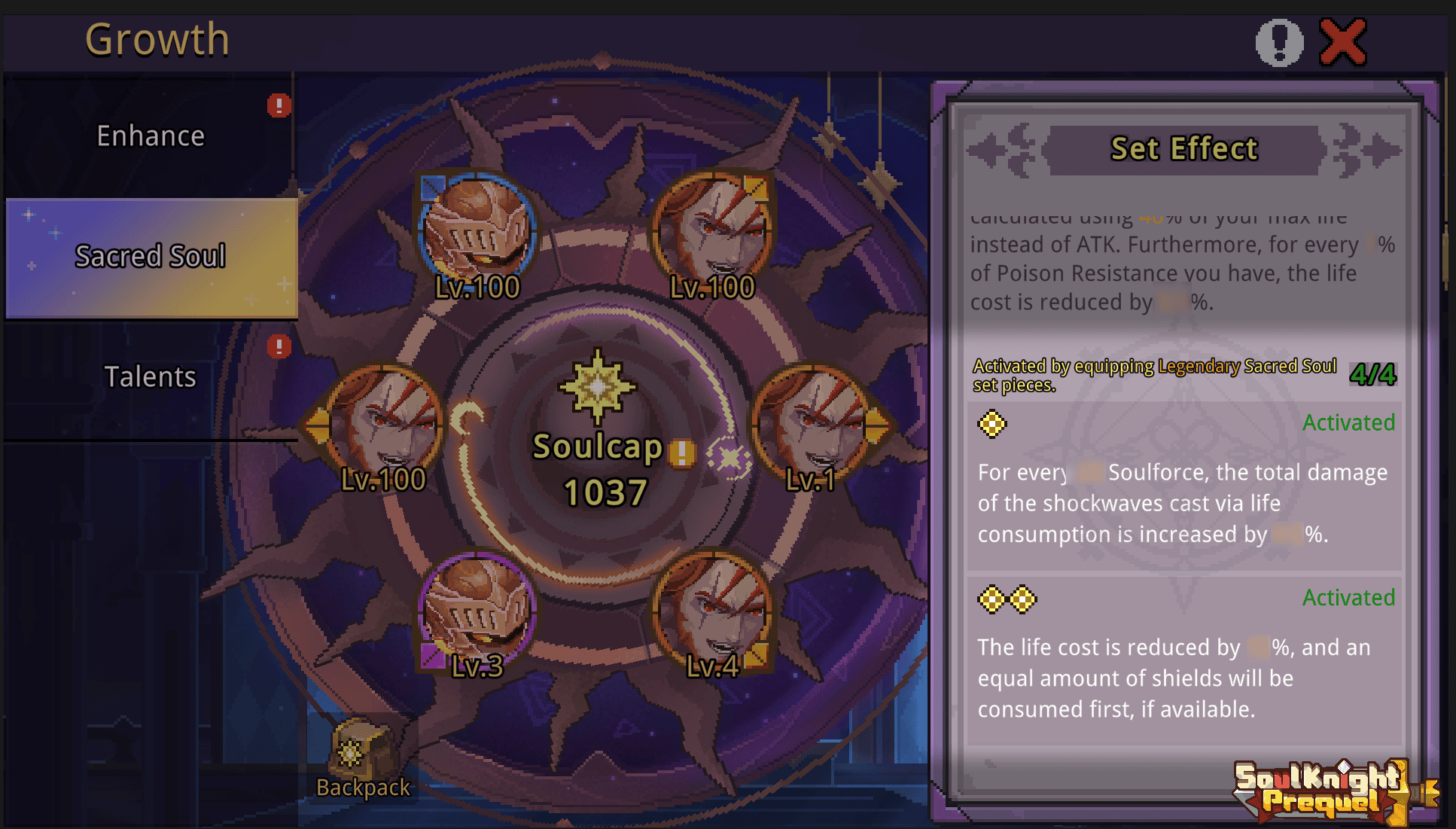Click the single-diamond set effect icon

point(992,422)
